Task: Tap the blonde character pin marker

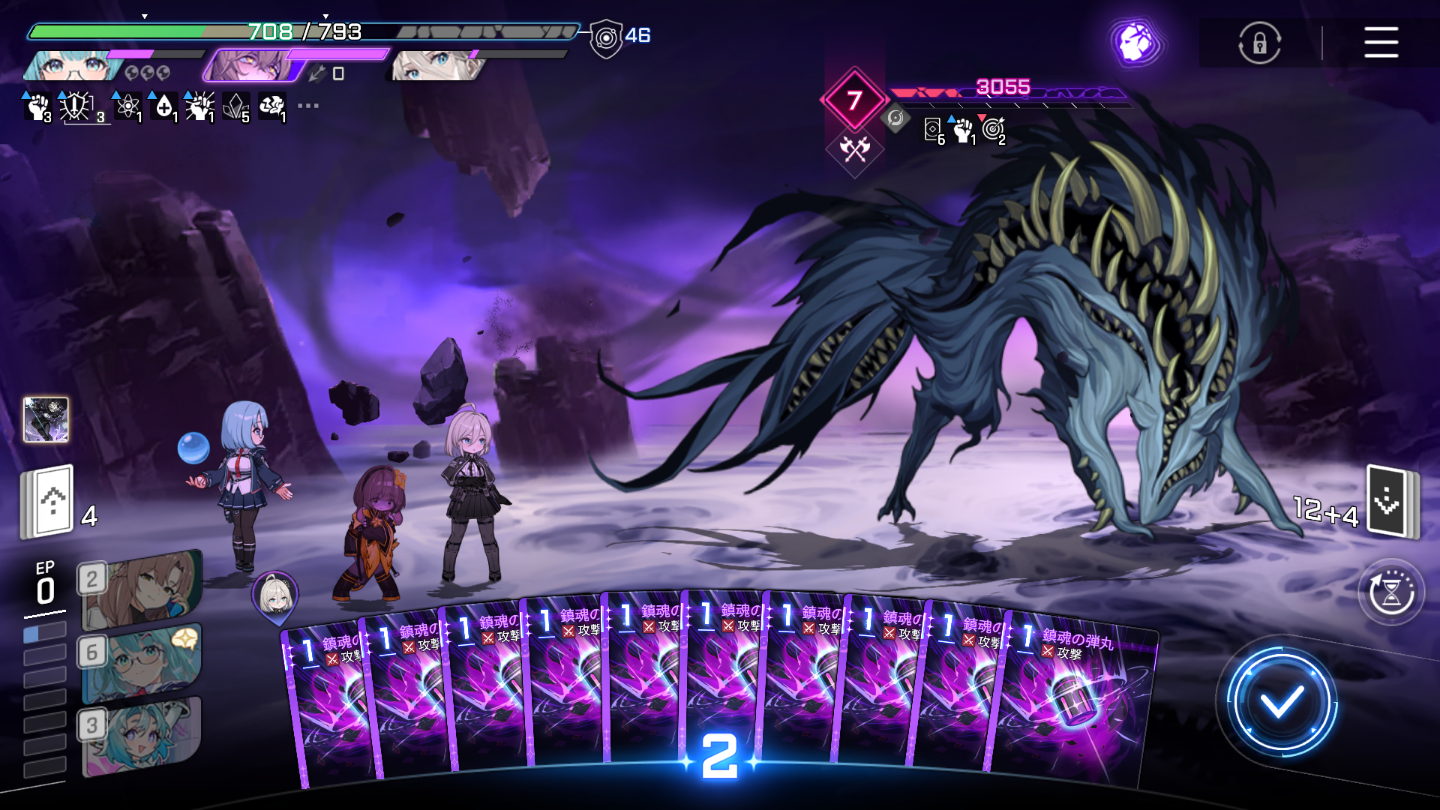Action: (x=274, y=597)
